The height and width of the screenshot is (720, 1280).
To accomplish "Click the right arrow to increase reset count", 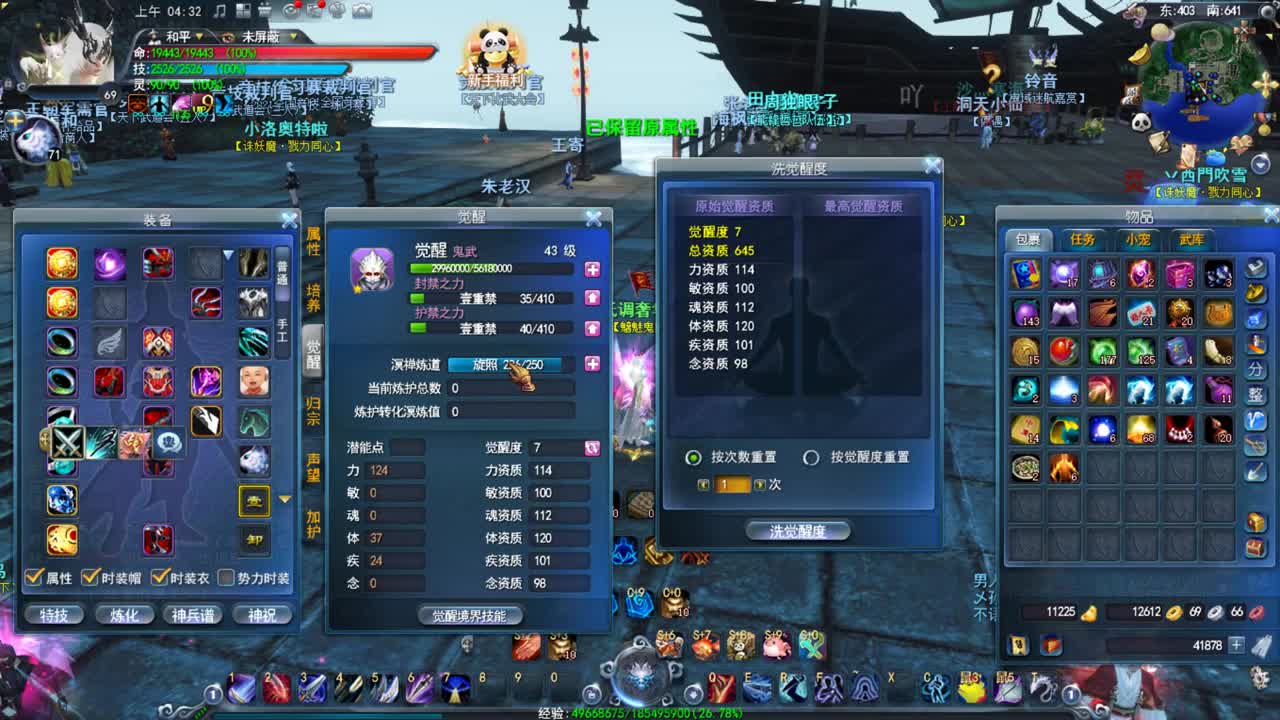I will [x=761, y=485].
